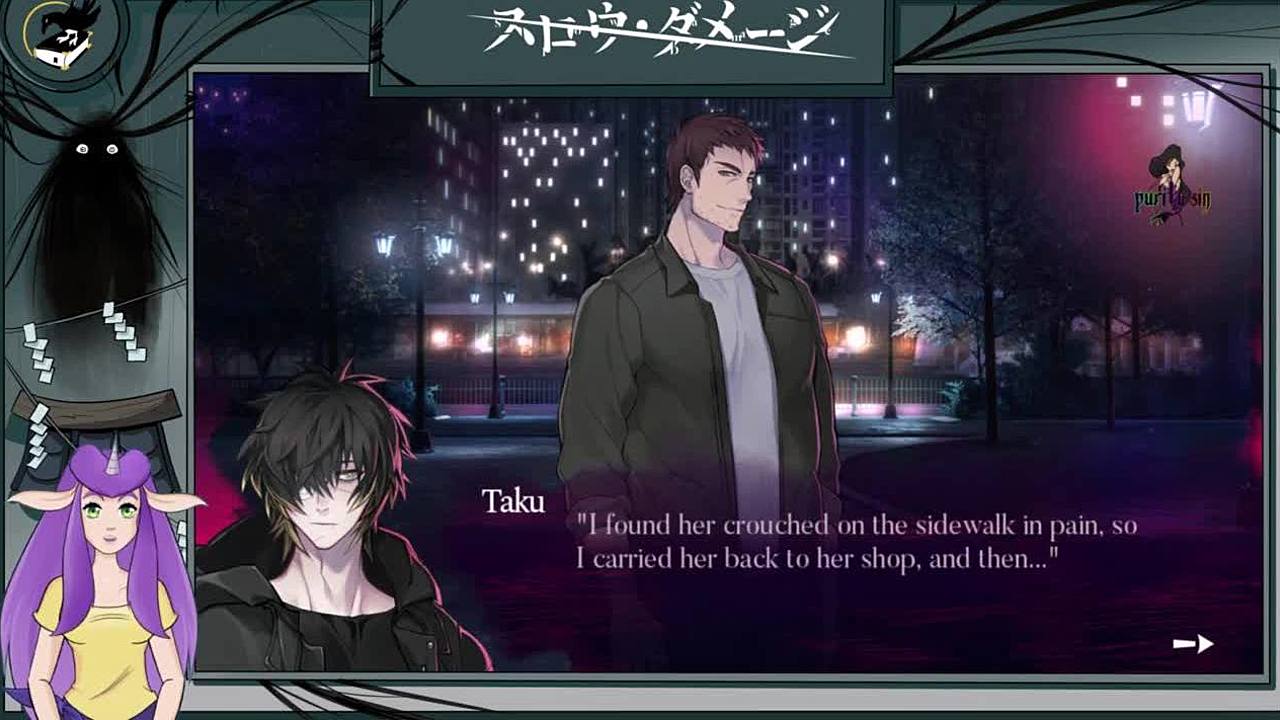1280x720 pixels.
Task: Advance dialogue with the white arrow
Action: [x=1193, y=644]
